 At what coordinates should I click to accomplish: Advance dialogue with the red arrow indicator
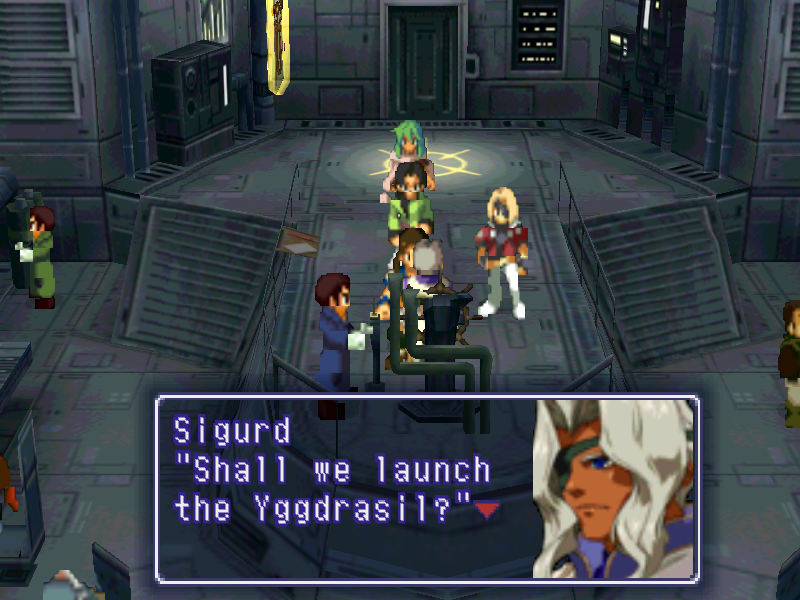(x=487, y=511)
